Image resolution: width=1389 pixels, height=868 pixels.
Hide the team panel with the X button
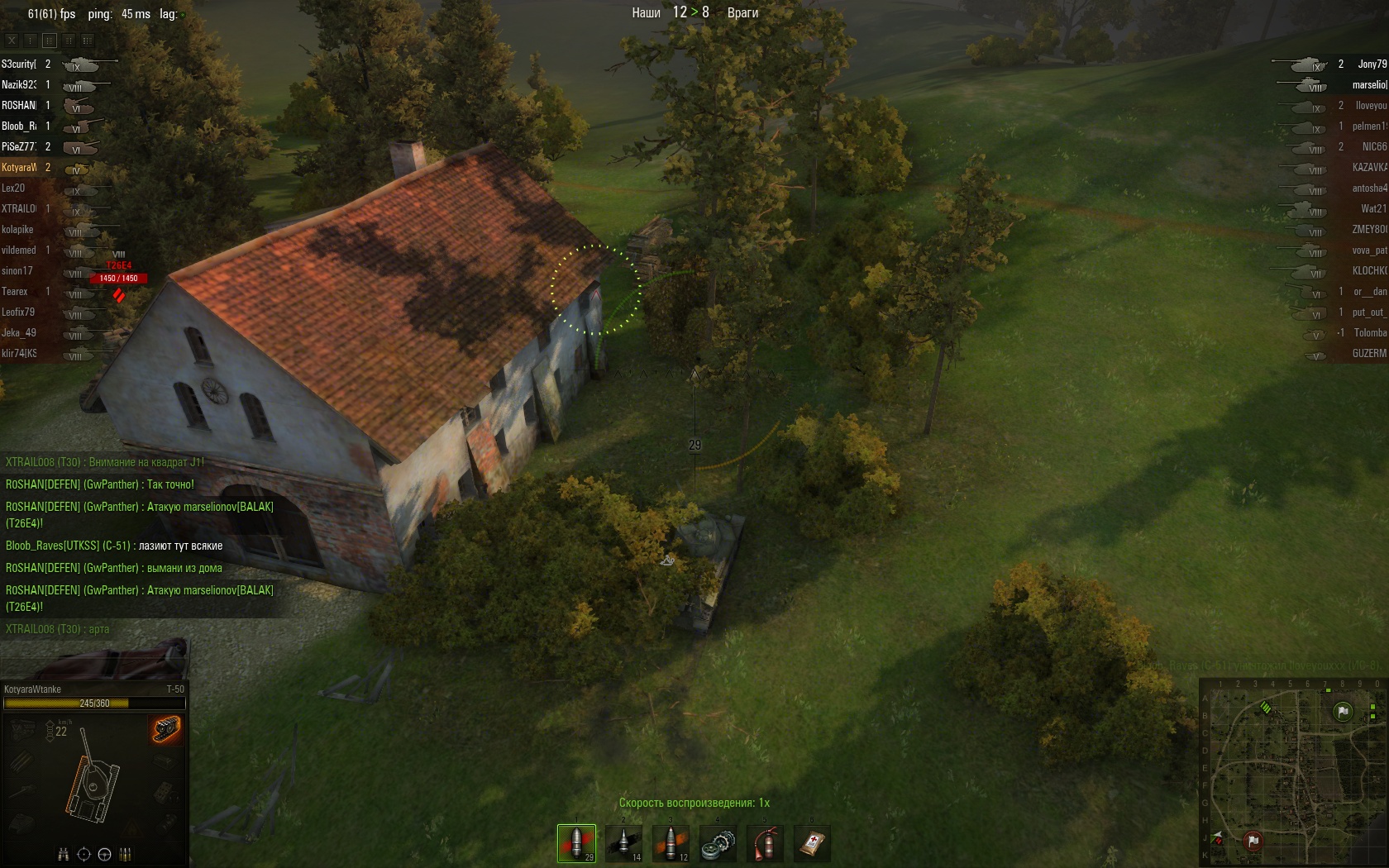coord(12,40)
